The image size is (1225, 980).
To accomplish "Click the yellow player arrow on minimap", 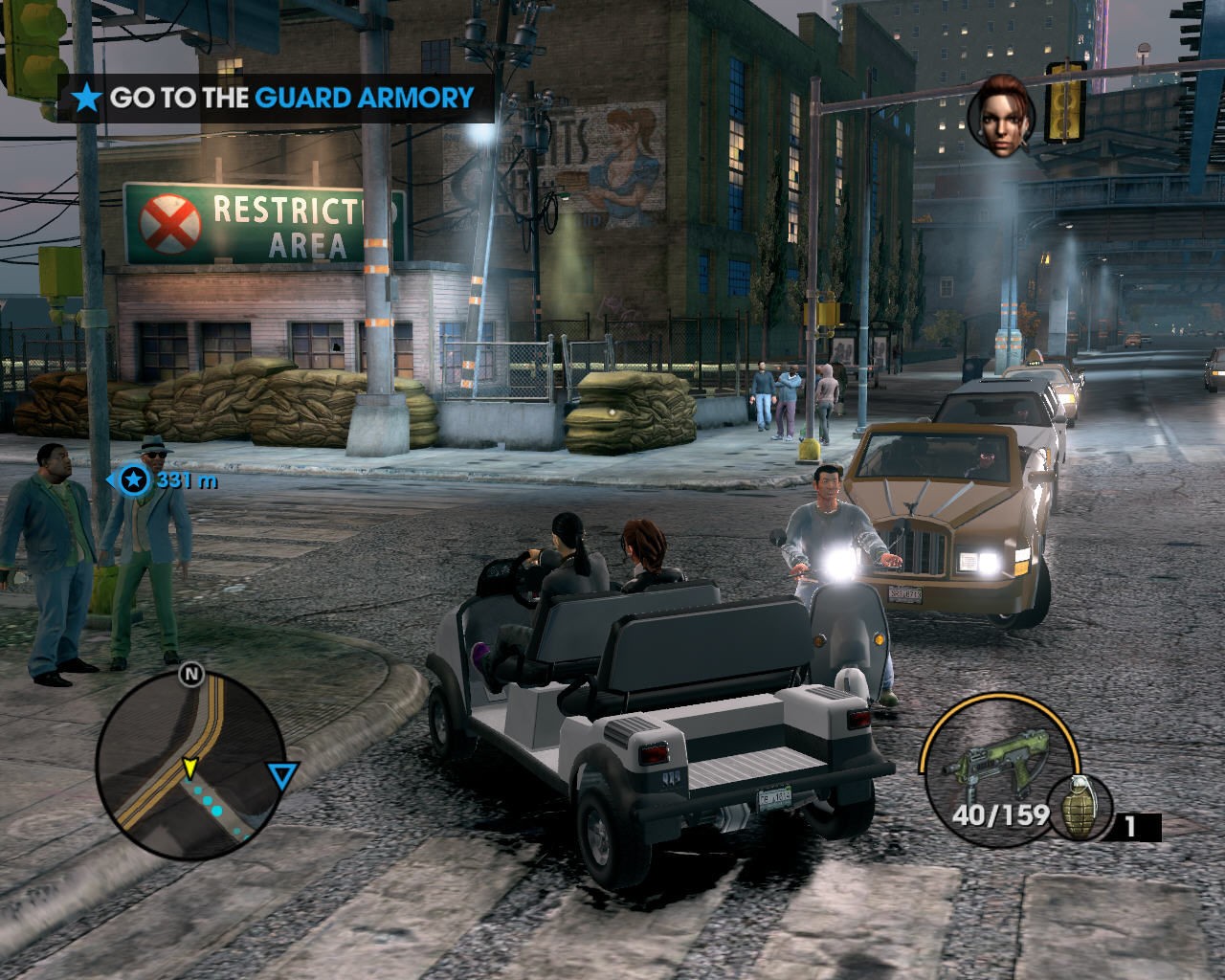I will click(x=189, y=767).
